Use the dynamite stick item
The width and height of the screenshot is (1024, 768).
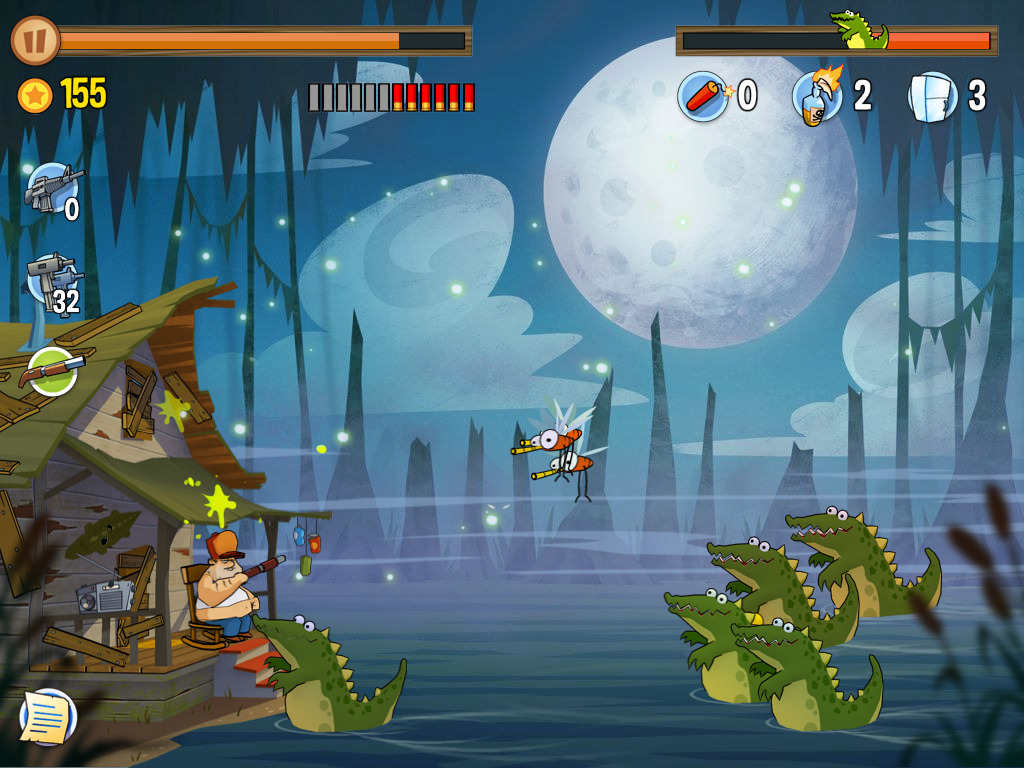coord(703,96)
